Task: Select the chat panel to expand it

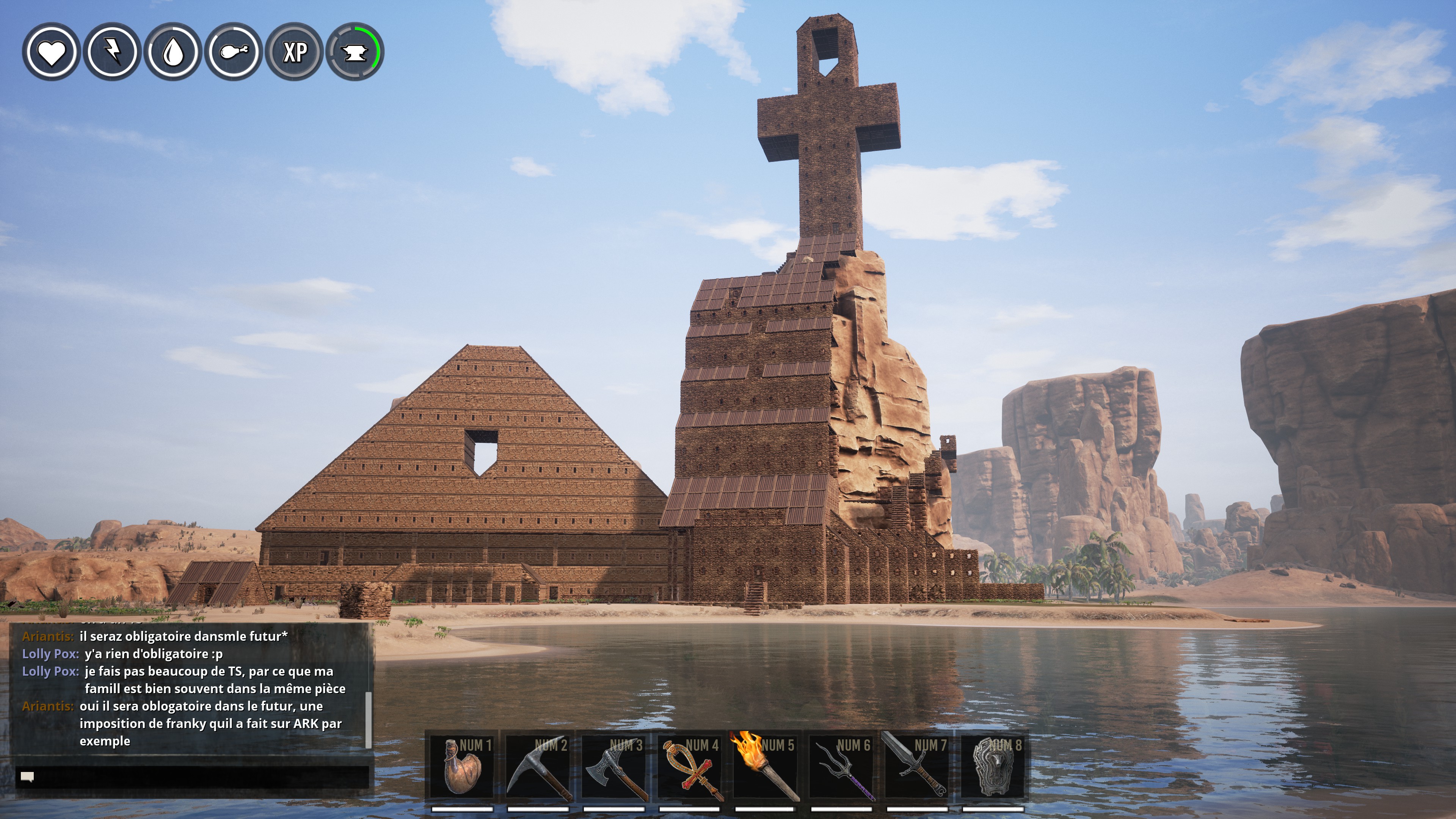Action: pos(192,701)
